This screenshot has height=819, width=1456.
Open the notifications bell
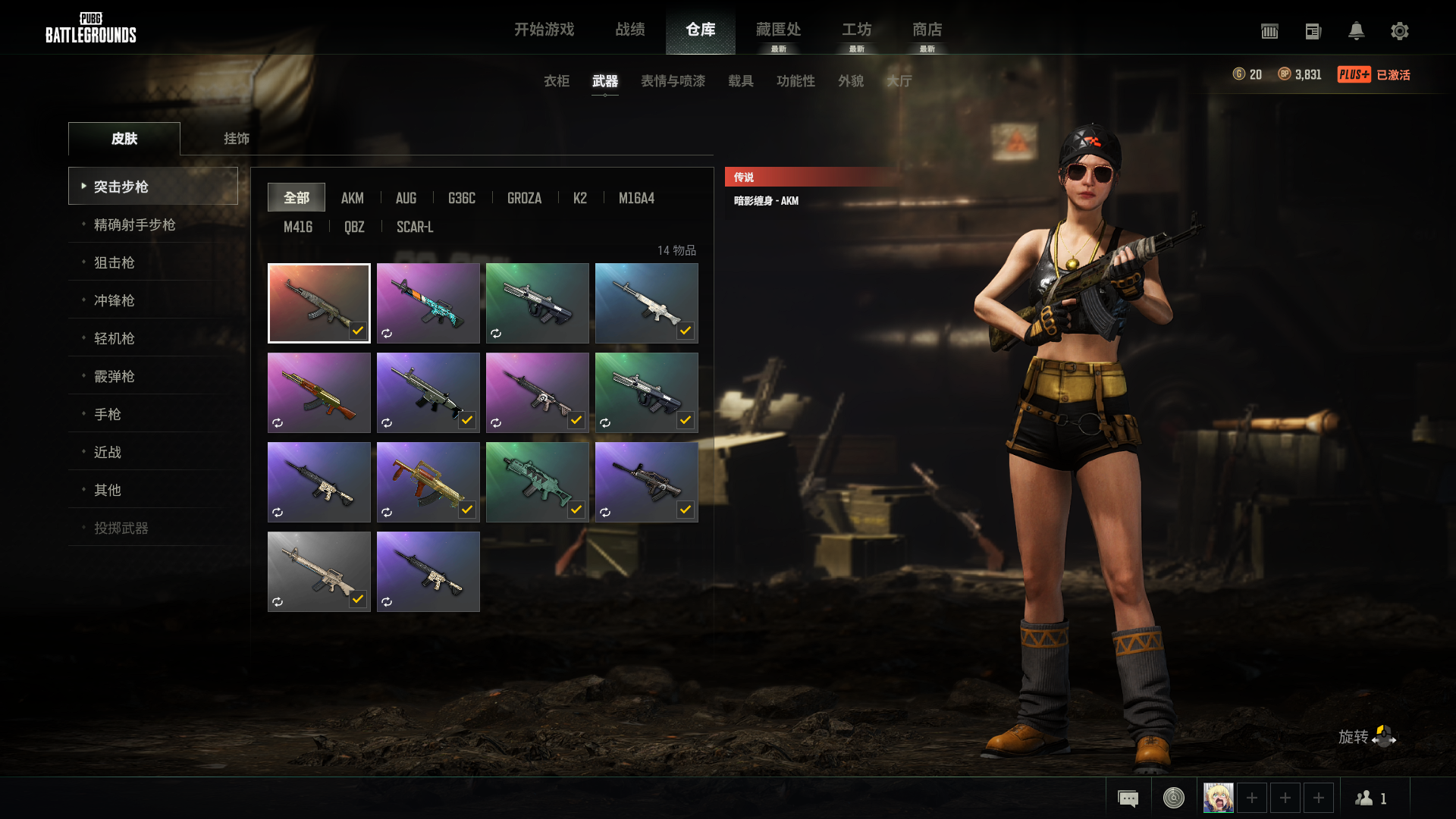[1356, 31]
